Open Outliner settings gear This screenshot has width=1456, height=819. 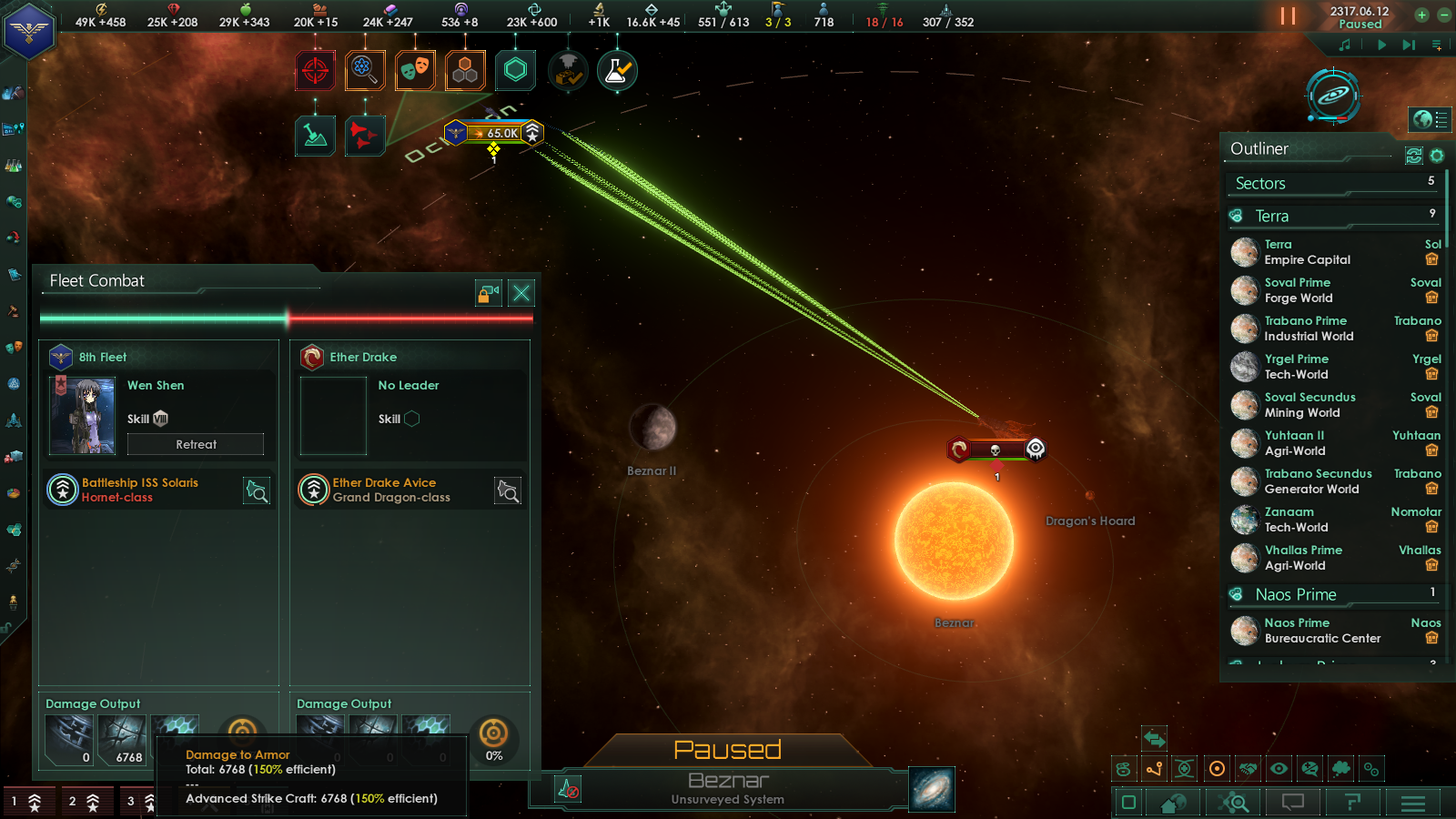click(x=1437, y=156)
